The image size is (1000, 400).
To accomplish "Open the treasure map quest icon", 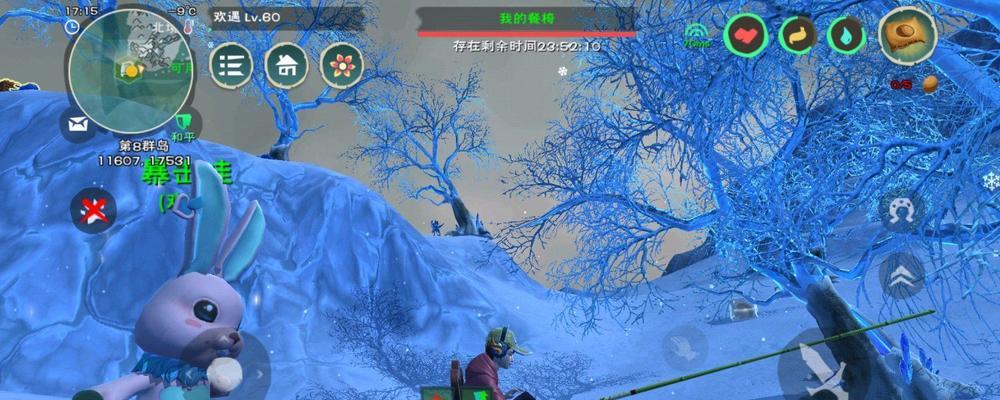I will click(907, 34).
